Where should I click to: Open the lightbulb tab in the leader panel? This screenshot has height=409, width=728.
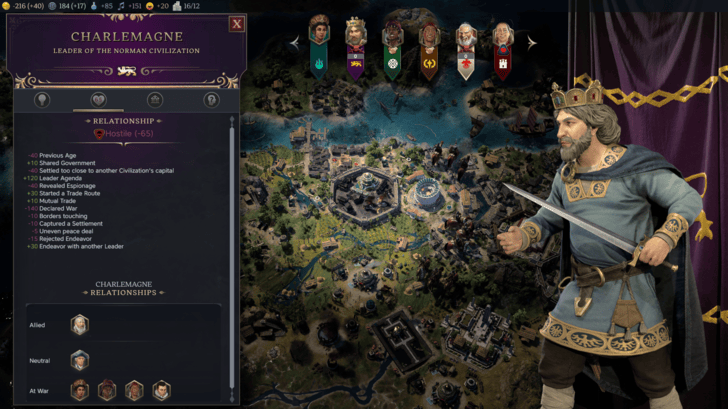[x=42, y=100]
